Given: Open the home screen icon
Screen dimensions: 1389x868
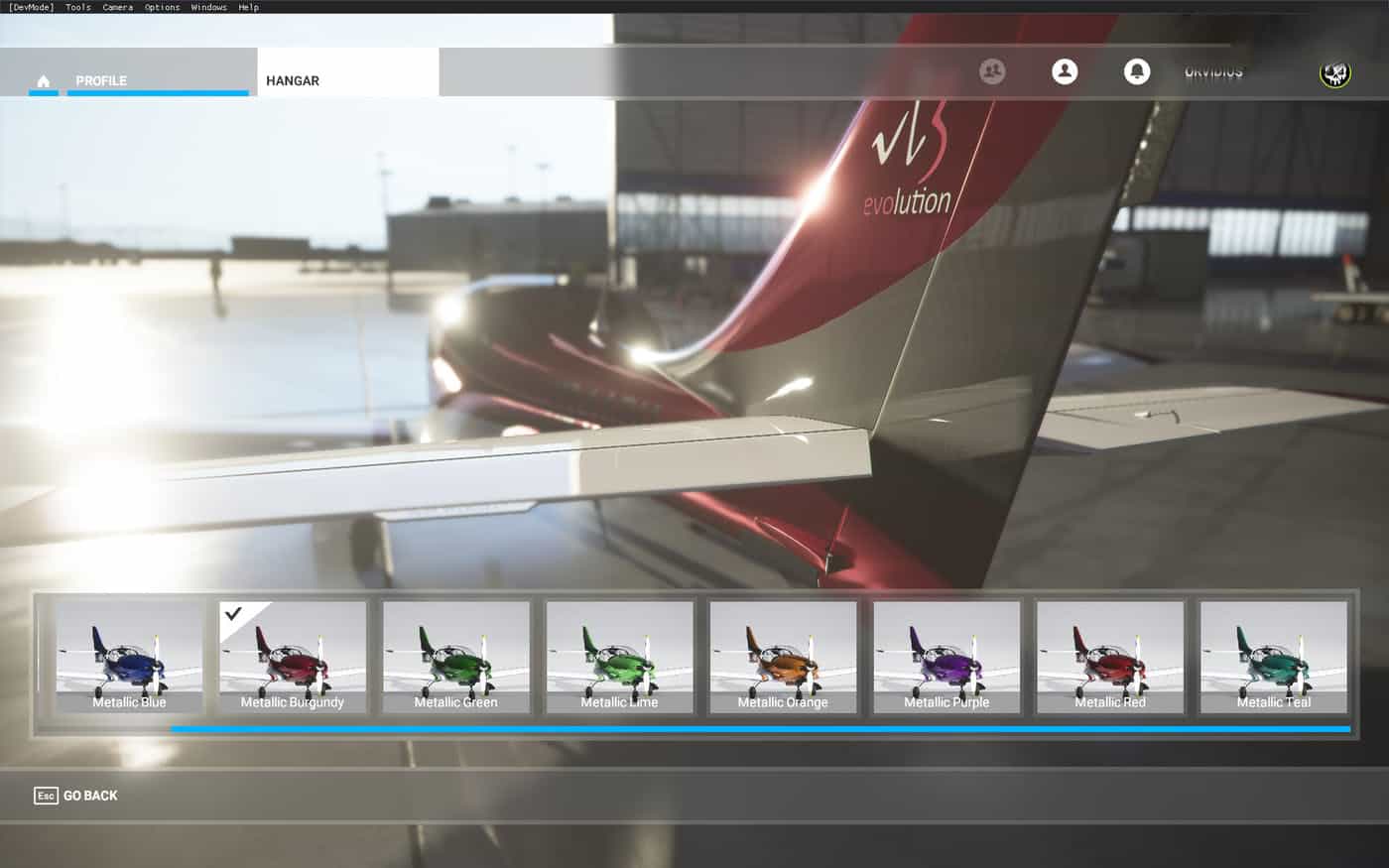Looking at the screenshot, I should click(x=43, y=80).
